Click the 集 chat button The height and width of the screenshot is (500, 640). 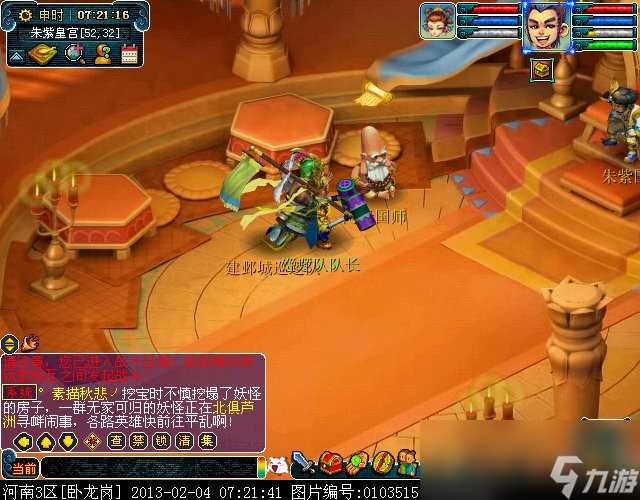point(206,440)
